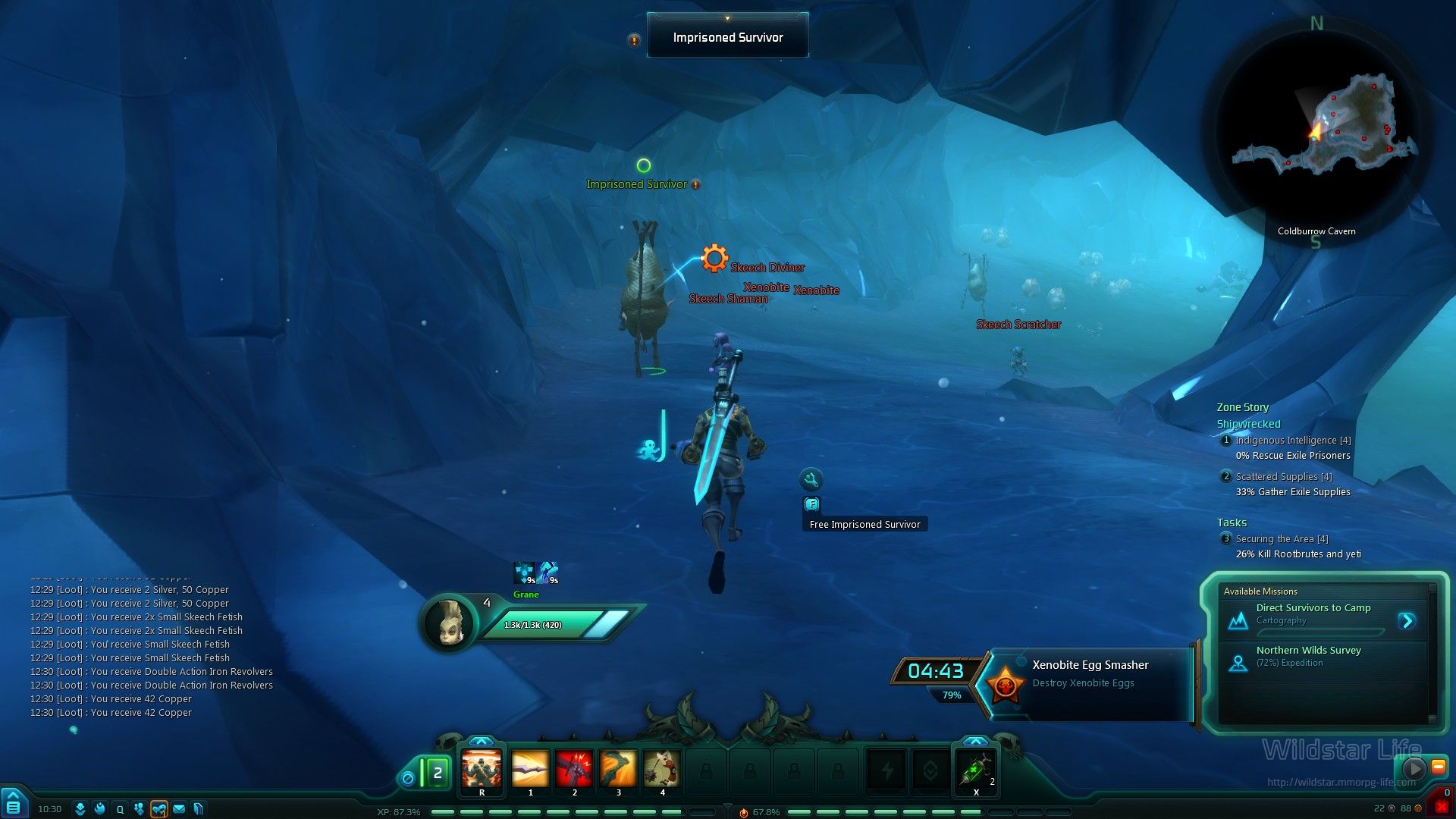This screenshot has width=1456, height=819.
Task: Activate the R innate ability
Action: pos(482,769)
